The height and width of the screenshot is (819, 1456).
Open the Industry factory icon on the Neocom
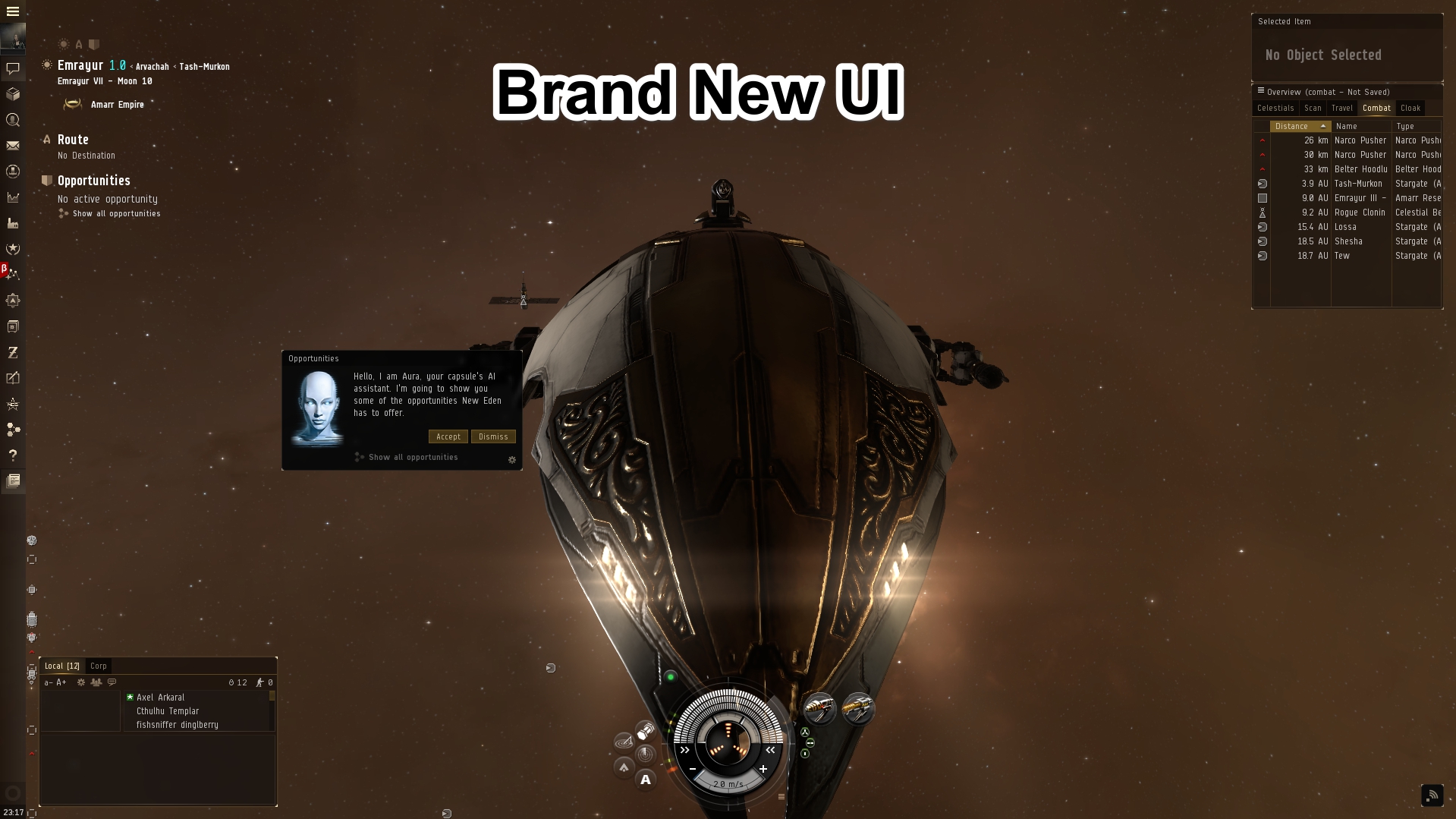[x=12, y=222]
